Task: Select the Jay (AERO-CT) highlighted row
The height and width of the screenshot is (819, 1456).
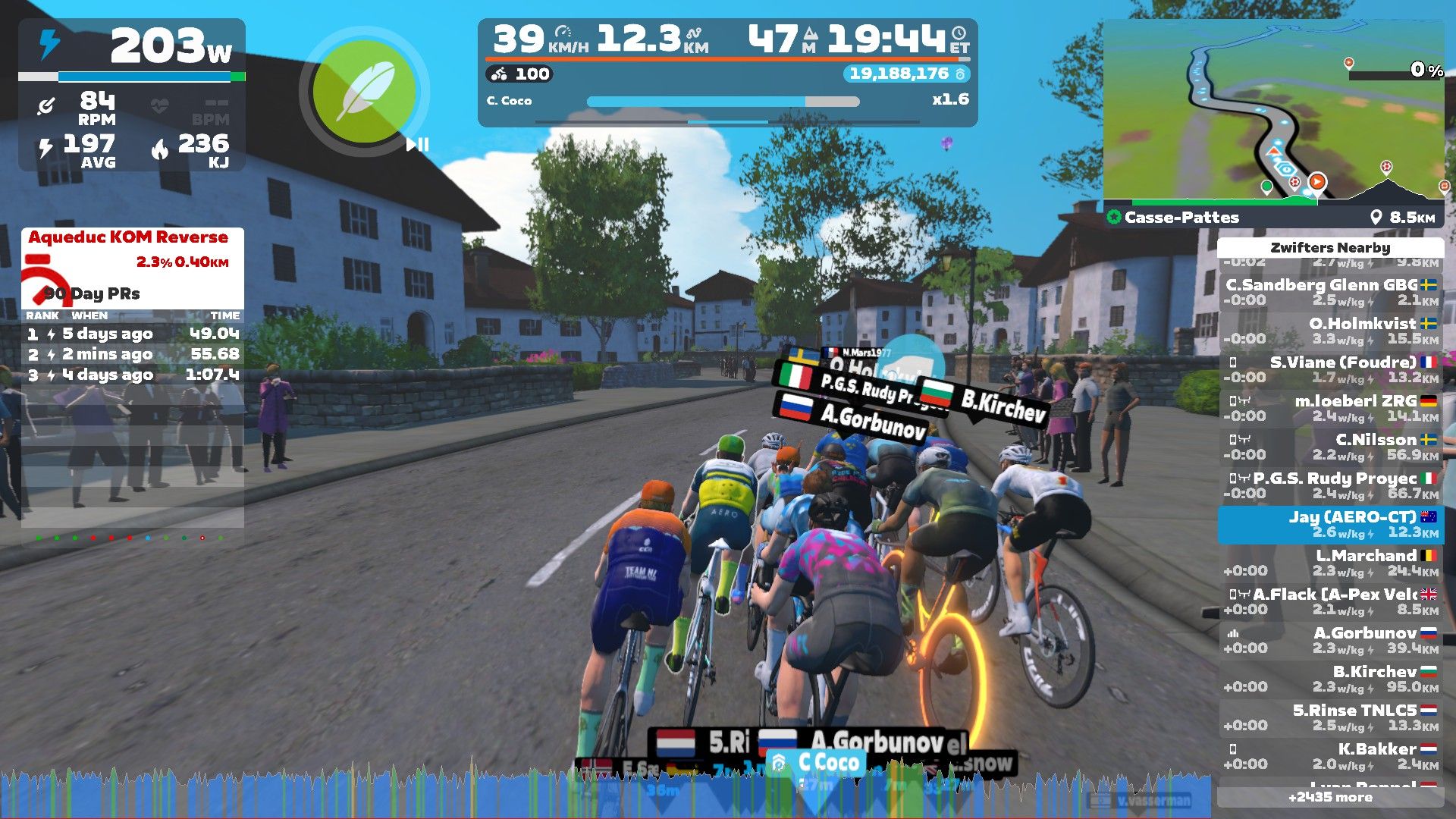Action: (1330, 524)
